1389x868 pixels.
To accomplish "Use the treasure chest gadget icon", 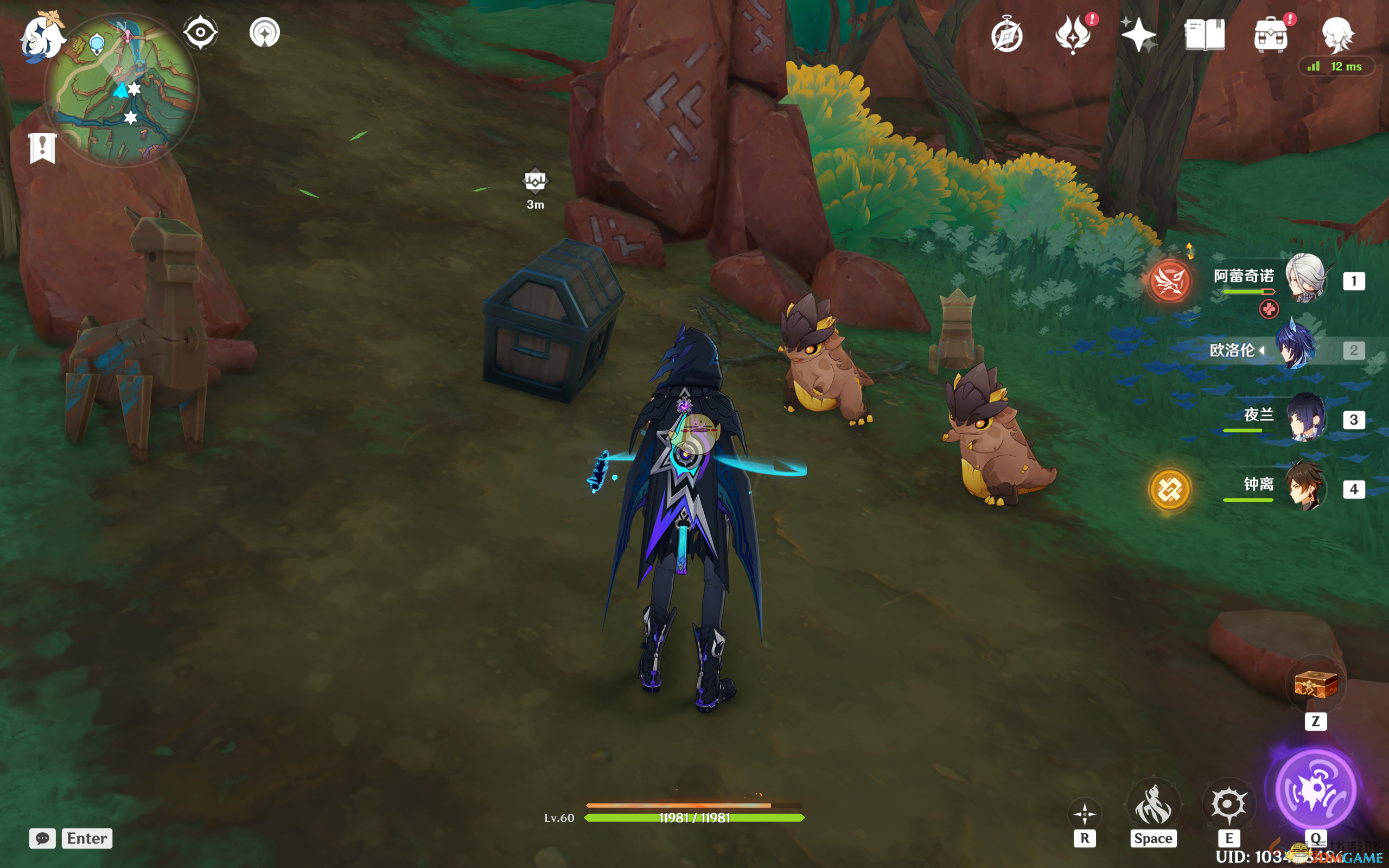I will click(1316, 685).
